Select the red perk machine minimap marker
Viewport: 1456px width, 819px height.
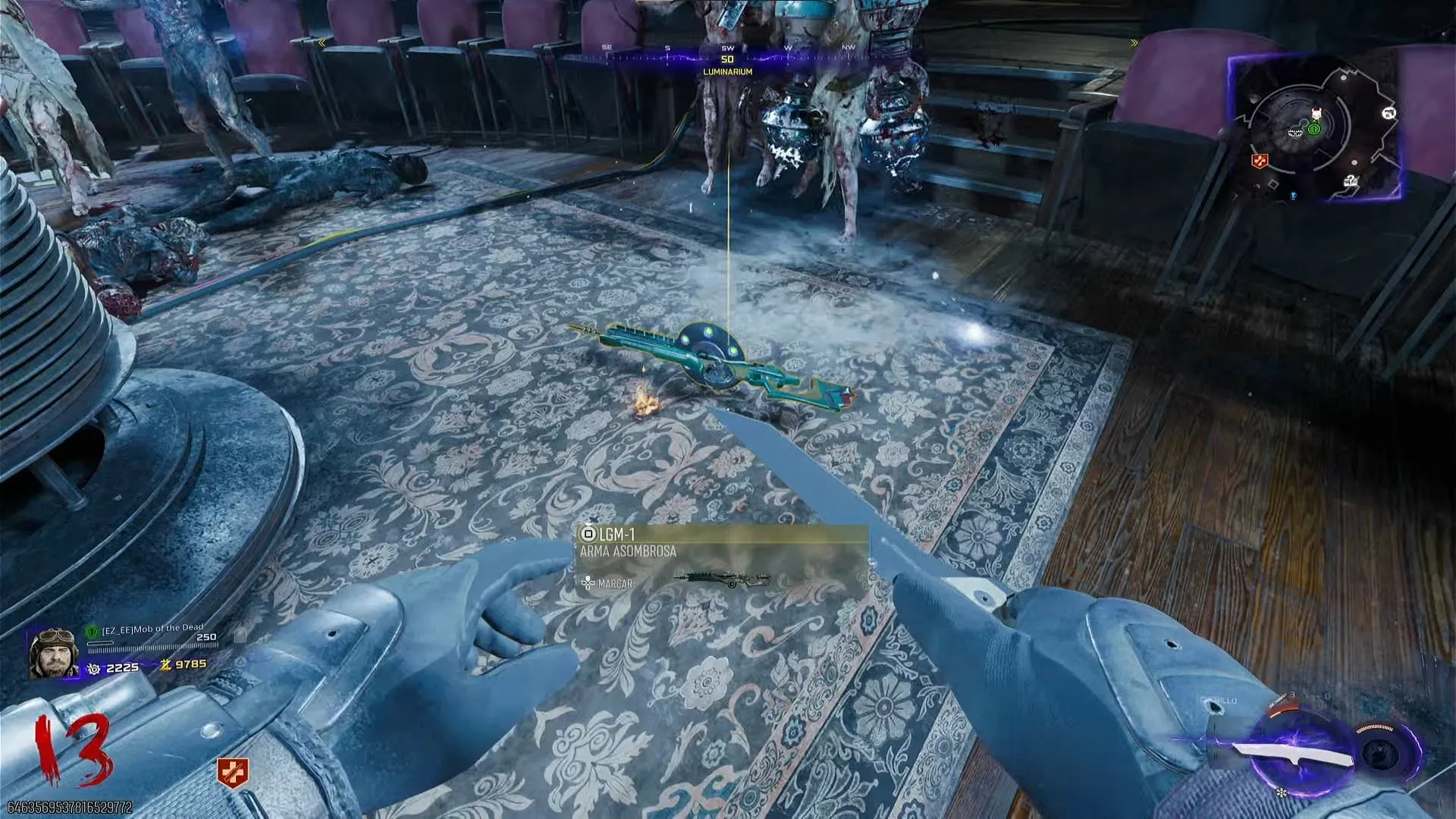[1259, 161]
